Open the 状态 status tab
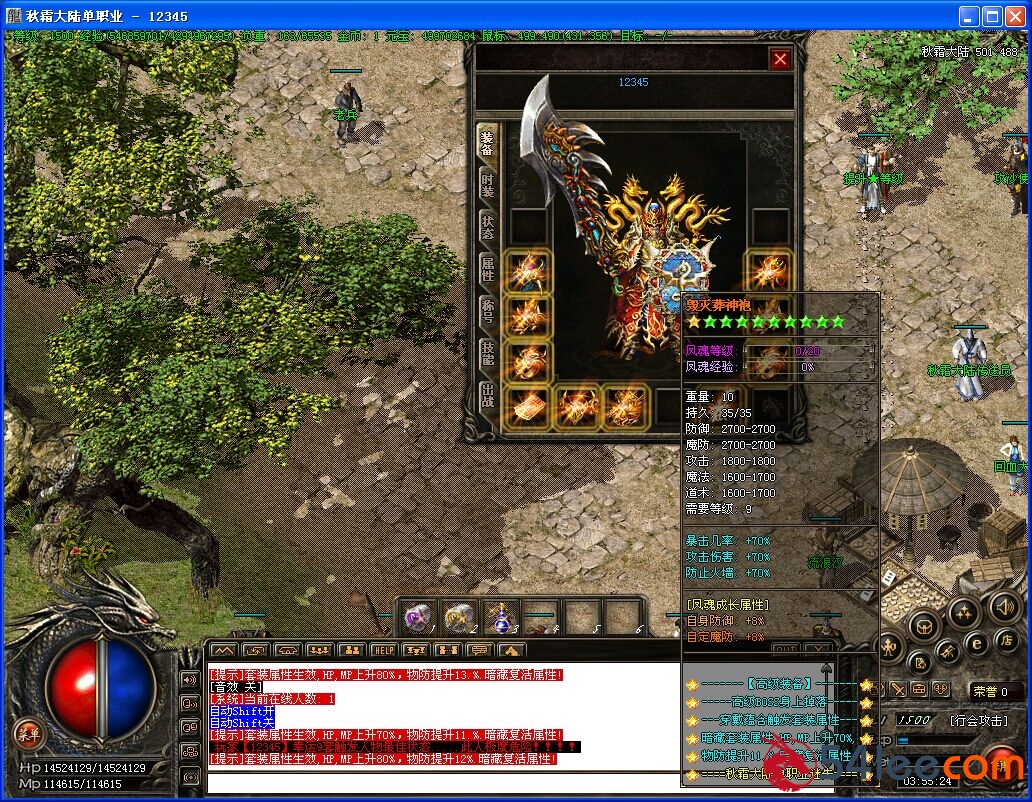Image resolution: width=1032 pixels, height=802 pixels. [x=487, y=227]
